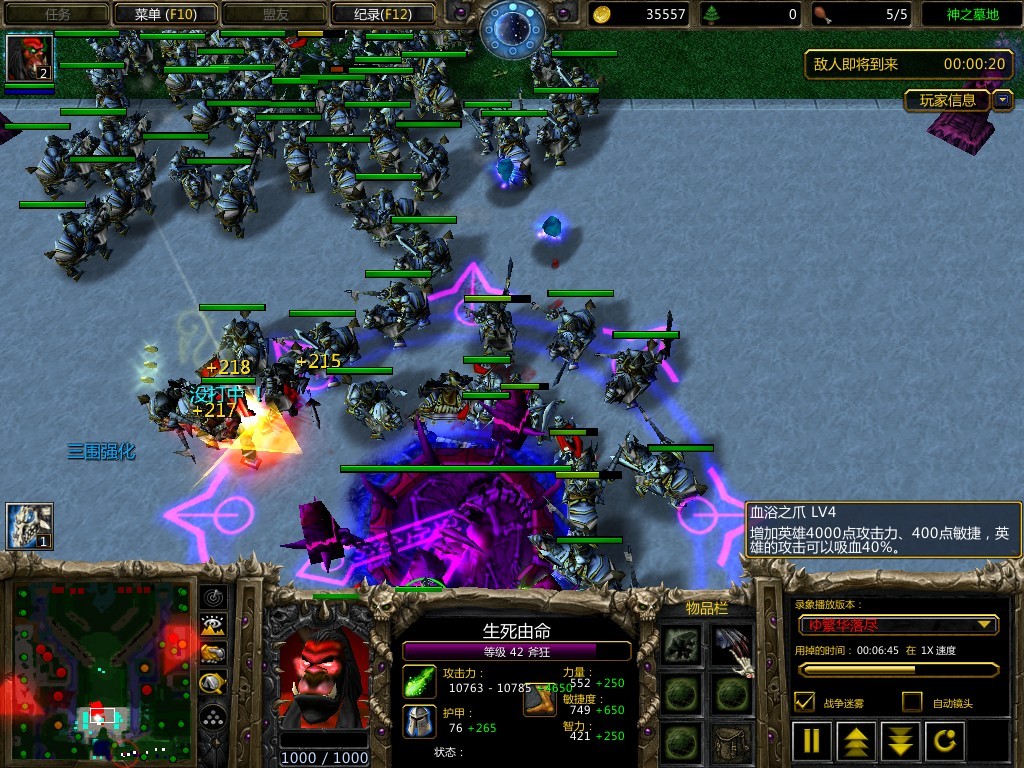Toggle minimap terrain display button
The height and width of the screenshot is (768, 1024).
(x=213, y=625)
